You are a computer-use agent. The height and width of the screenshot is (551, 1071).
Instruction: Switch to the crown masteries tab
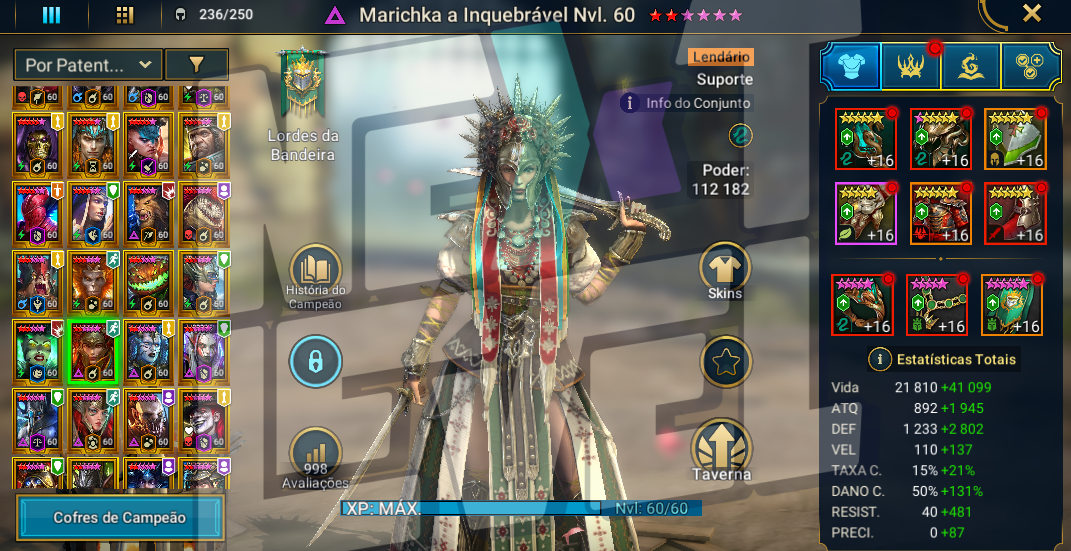(x=910, y=67)
